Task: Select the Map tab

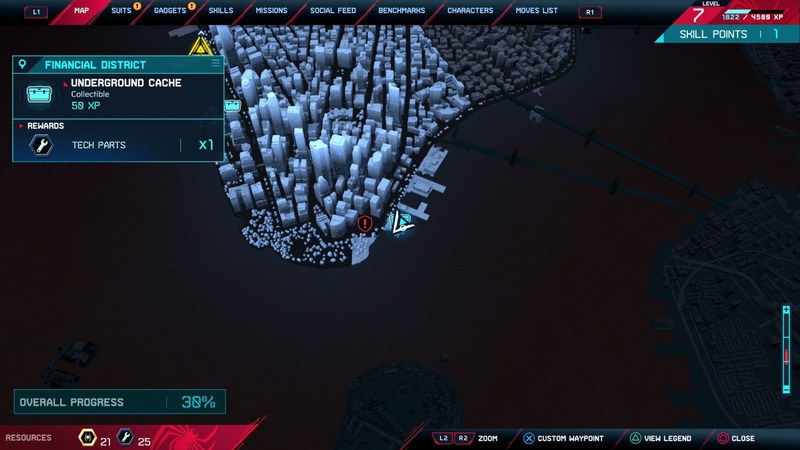Action: [82, 11]
